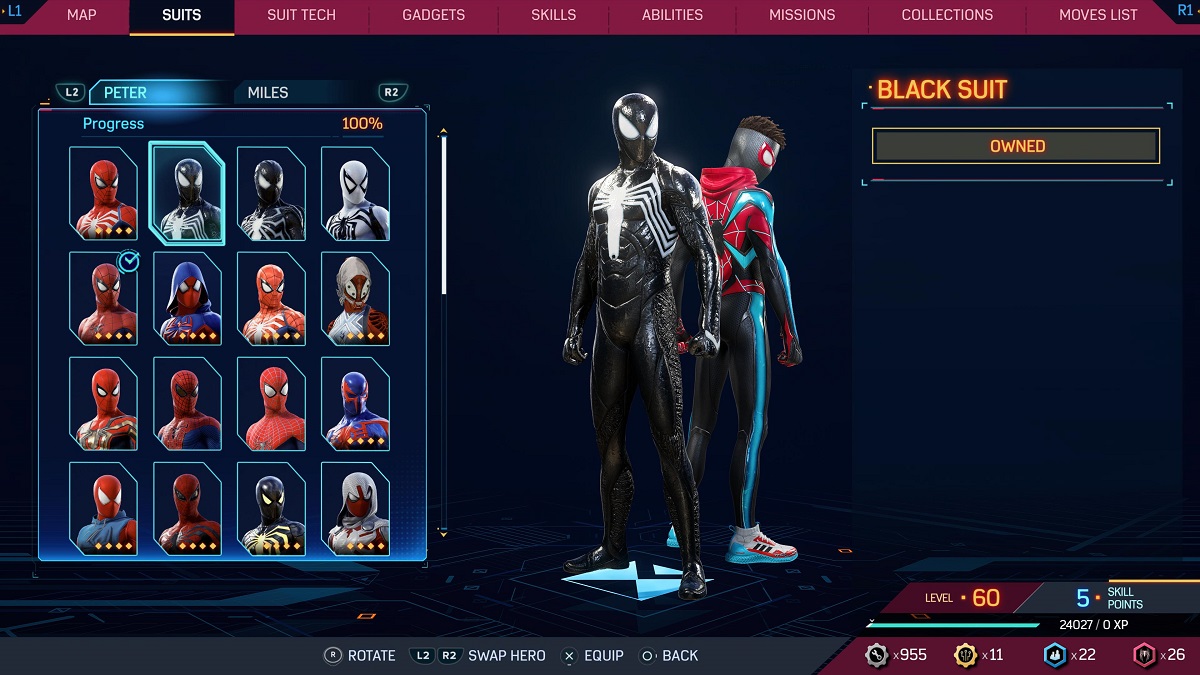This screenshot has width=1200, height=675.
Task: Switch to the Suit Tech tab
Action: point(301,15)
